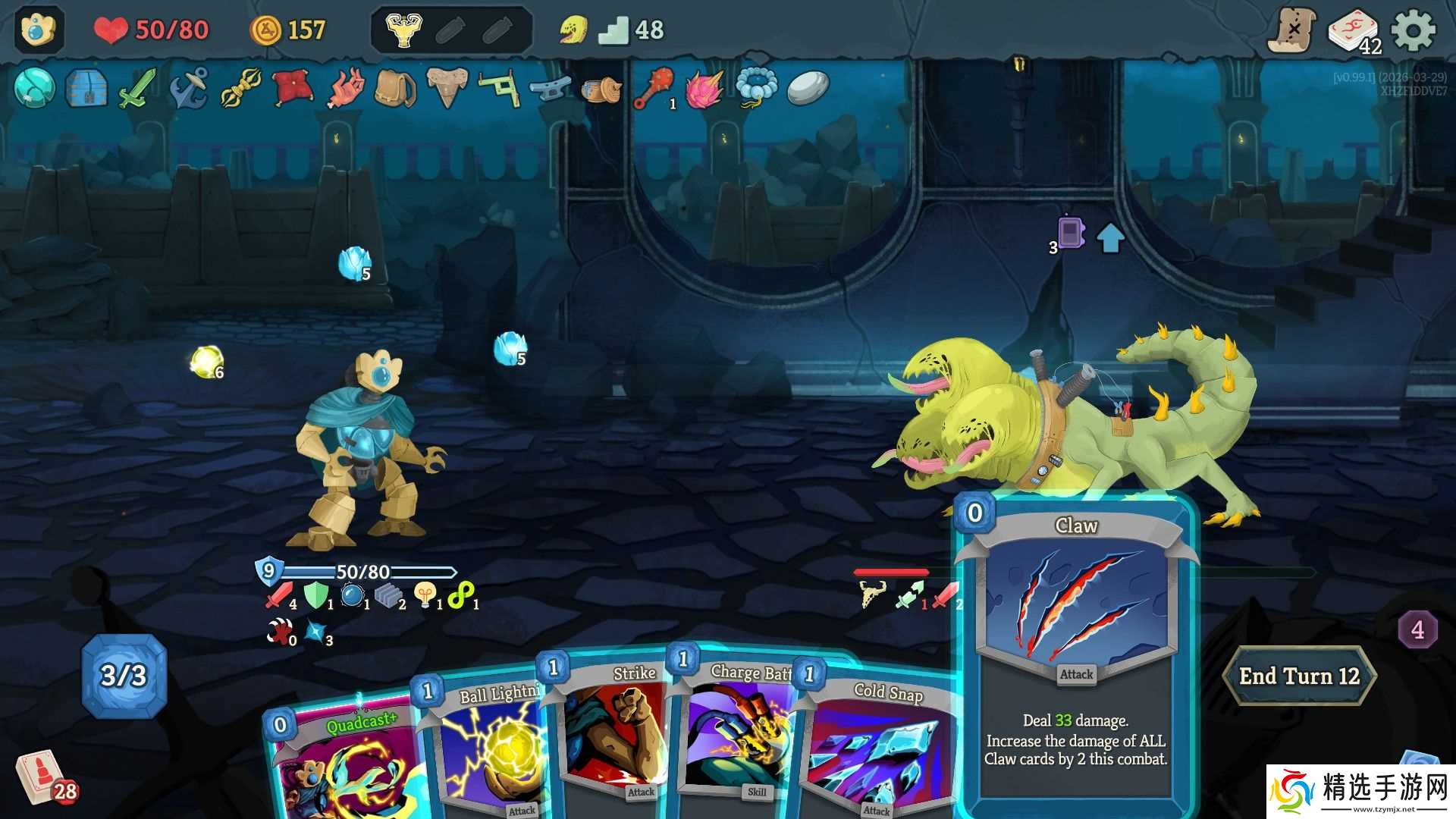The width and height of the screenshot is (1456, 819).
Task: Open the map scroll
Action: point(1292,31)
